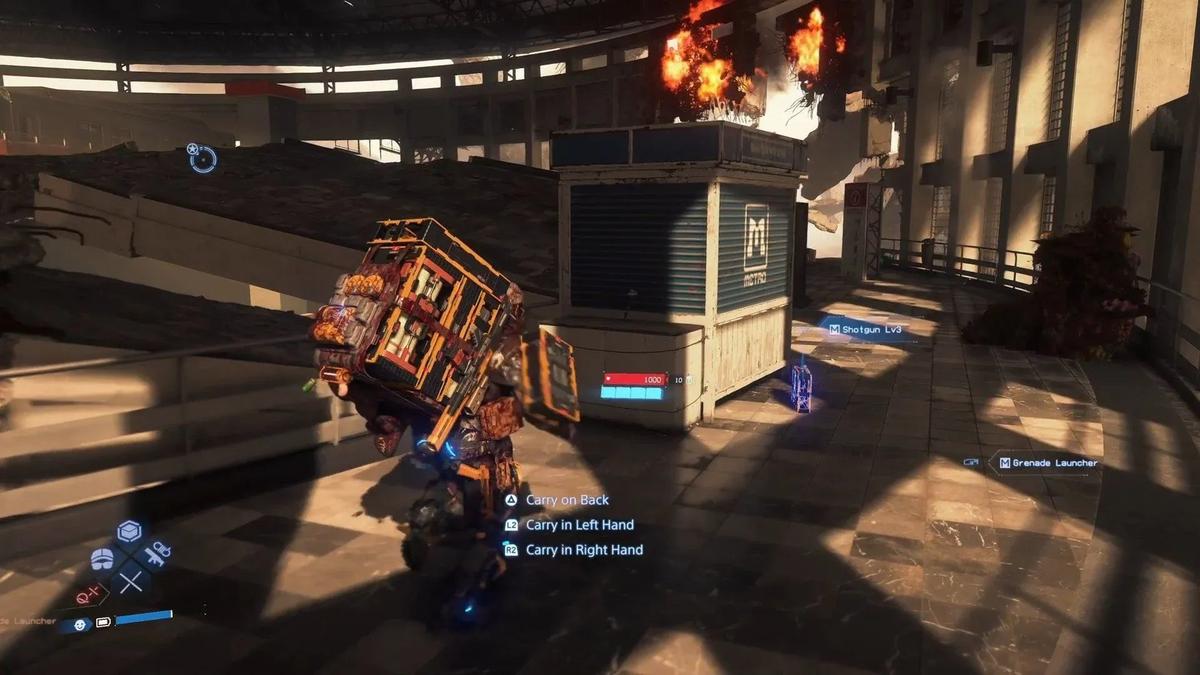
Task: Choose the helmet icon in the item wheel
Action: (102, 558)
